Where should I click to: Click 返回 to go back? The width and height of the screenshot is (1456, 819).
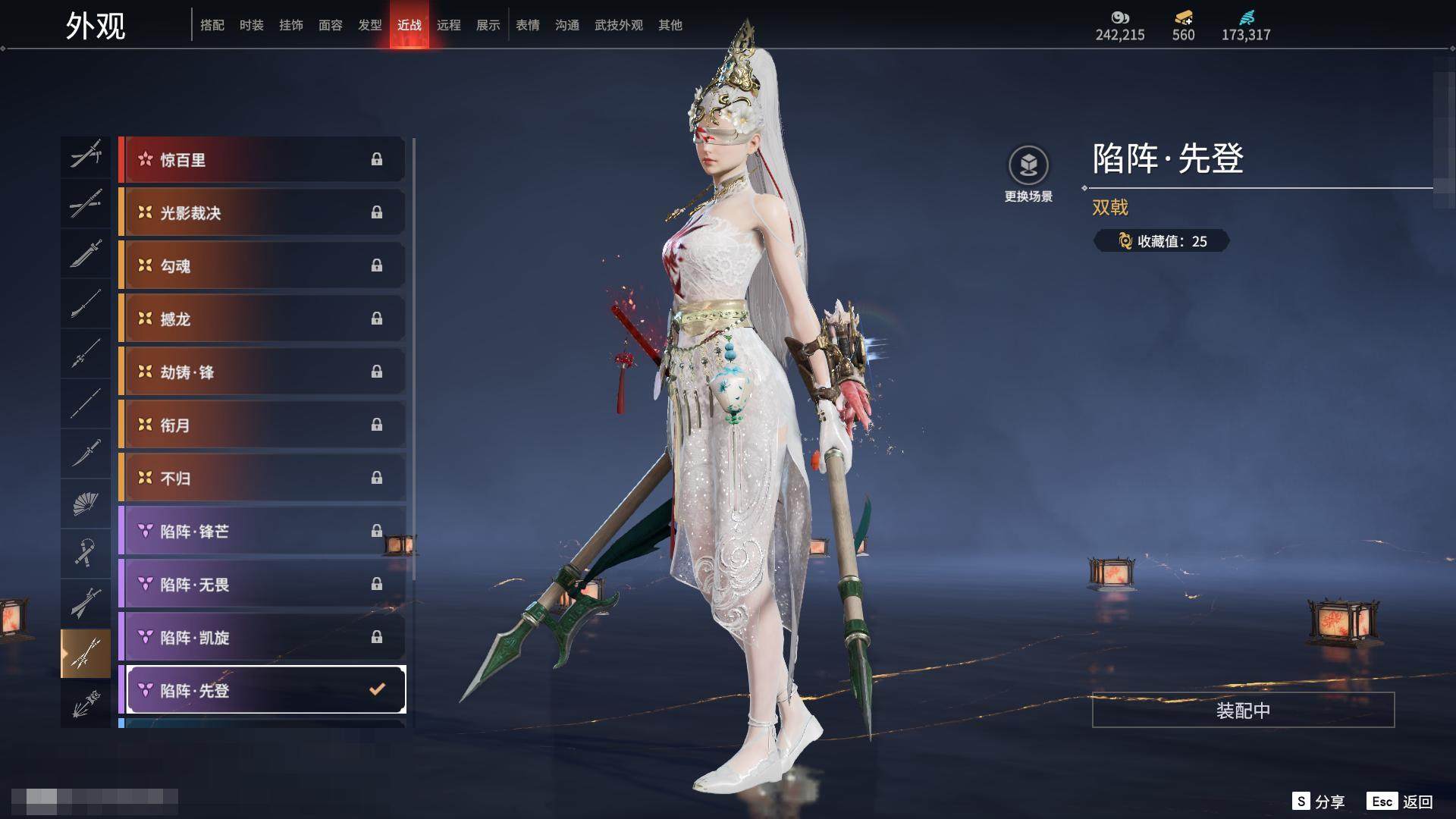coord(1400,802)
